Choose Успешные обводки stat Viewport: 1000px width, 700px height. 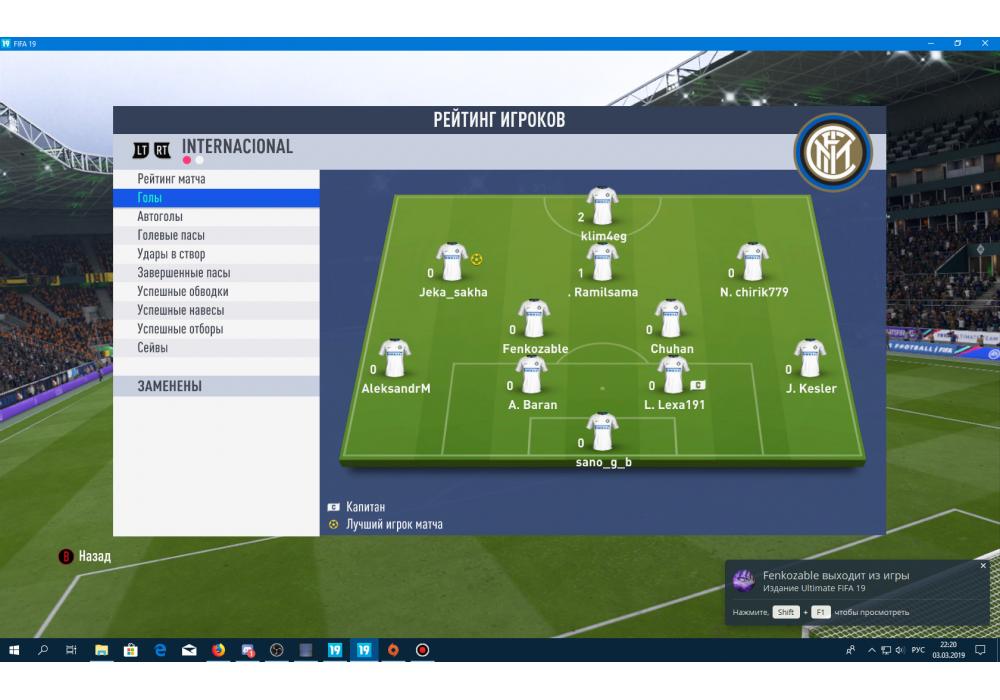pyautogui.click(x=183, y=292)
